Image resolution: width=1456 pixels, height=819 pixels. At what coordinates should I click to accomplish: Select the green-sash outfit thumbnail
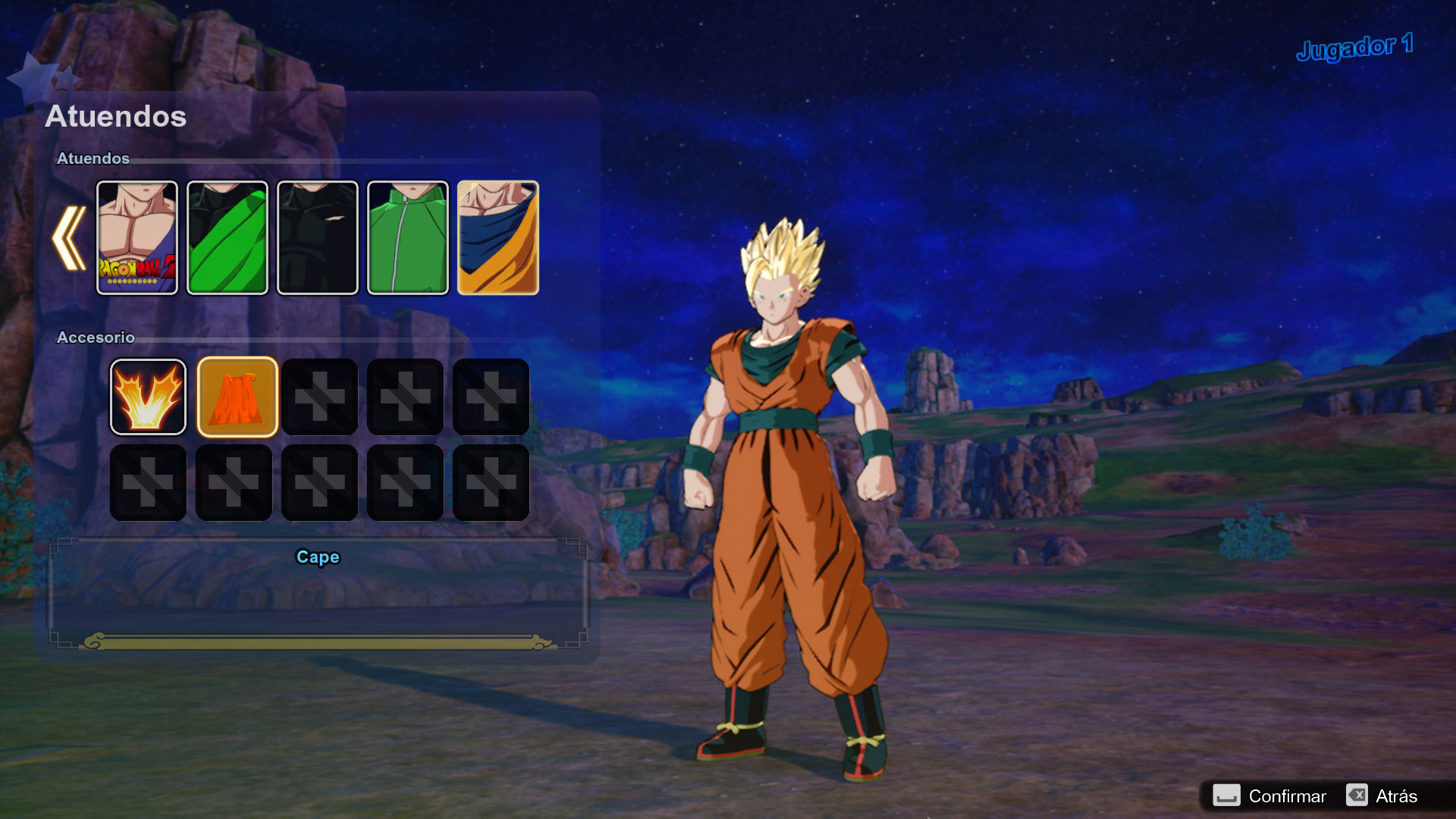pos(227,237)
